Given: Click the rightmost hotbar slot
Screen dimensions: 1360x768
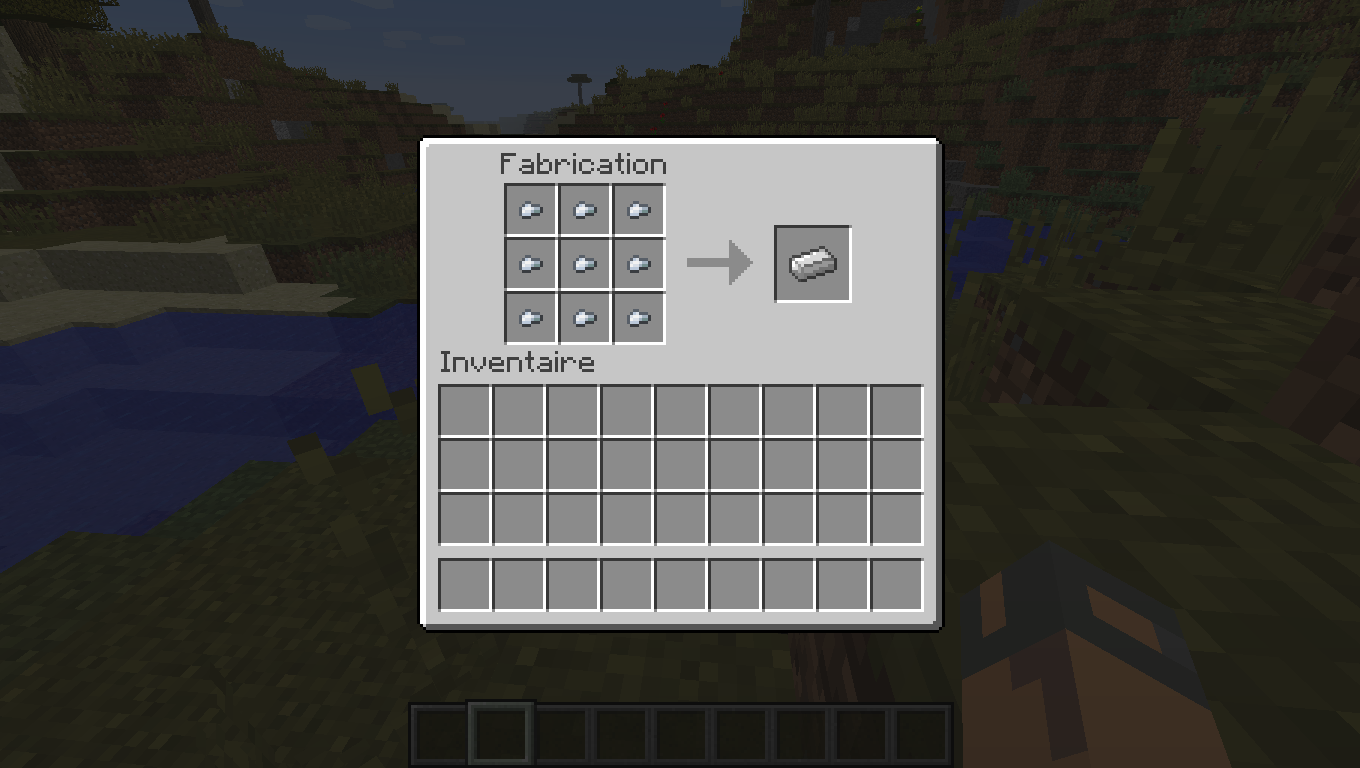Looking at the screenshot, I should [922, 733].
